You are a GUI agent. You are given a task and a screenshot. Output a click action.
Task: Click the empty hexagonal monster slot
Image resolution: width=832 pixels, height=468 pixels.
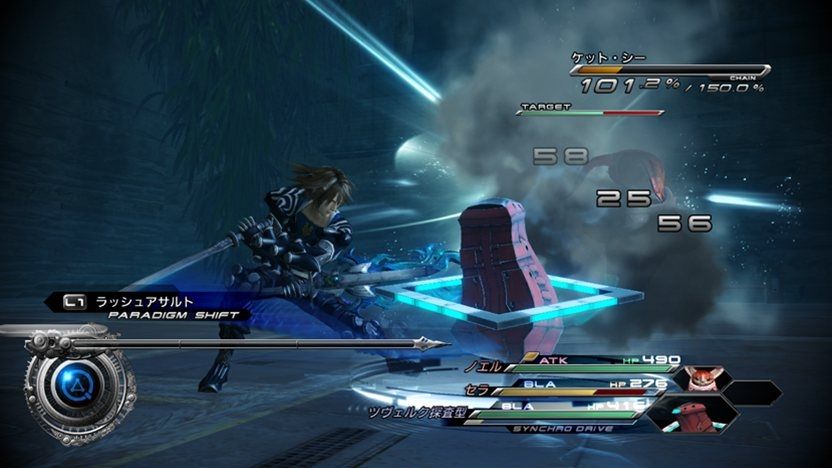click(752, 393)
